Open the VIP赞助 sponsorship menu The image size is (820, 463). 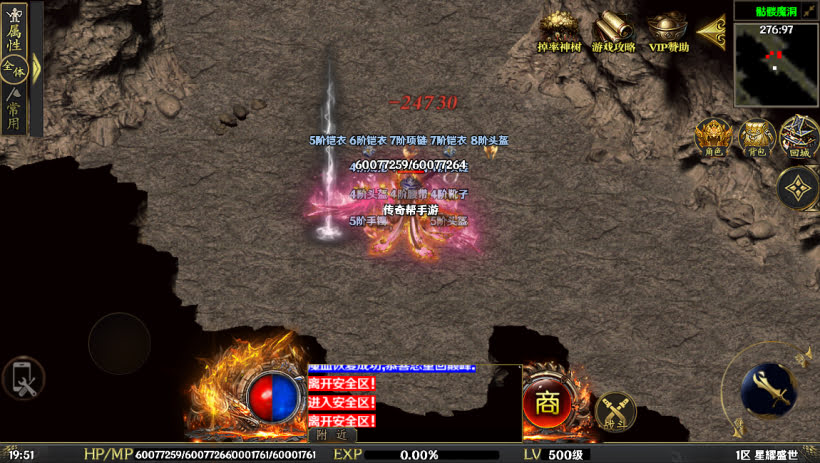coord(668,31)
